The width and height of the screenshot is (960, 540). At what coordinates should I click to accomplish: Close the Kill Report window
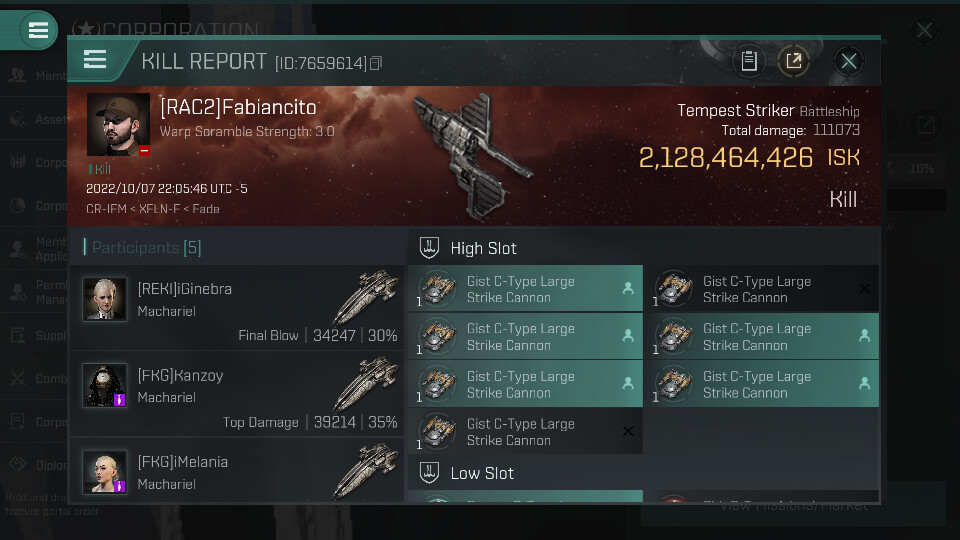[849, 61]
